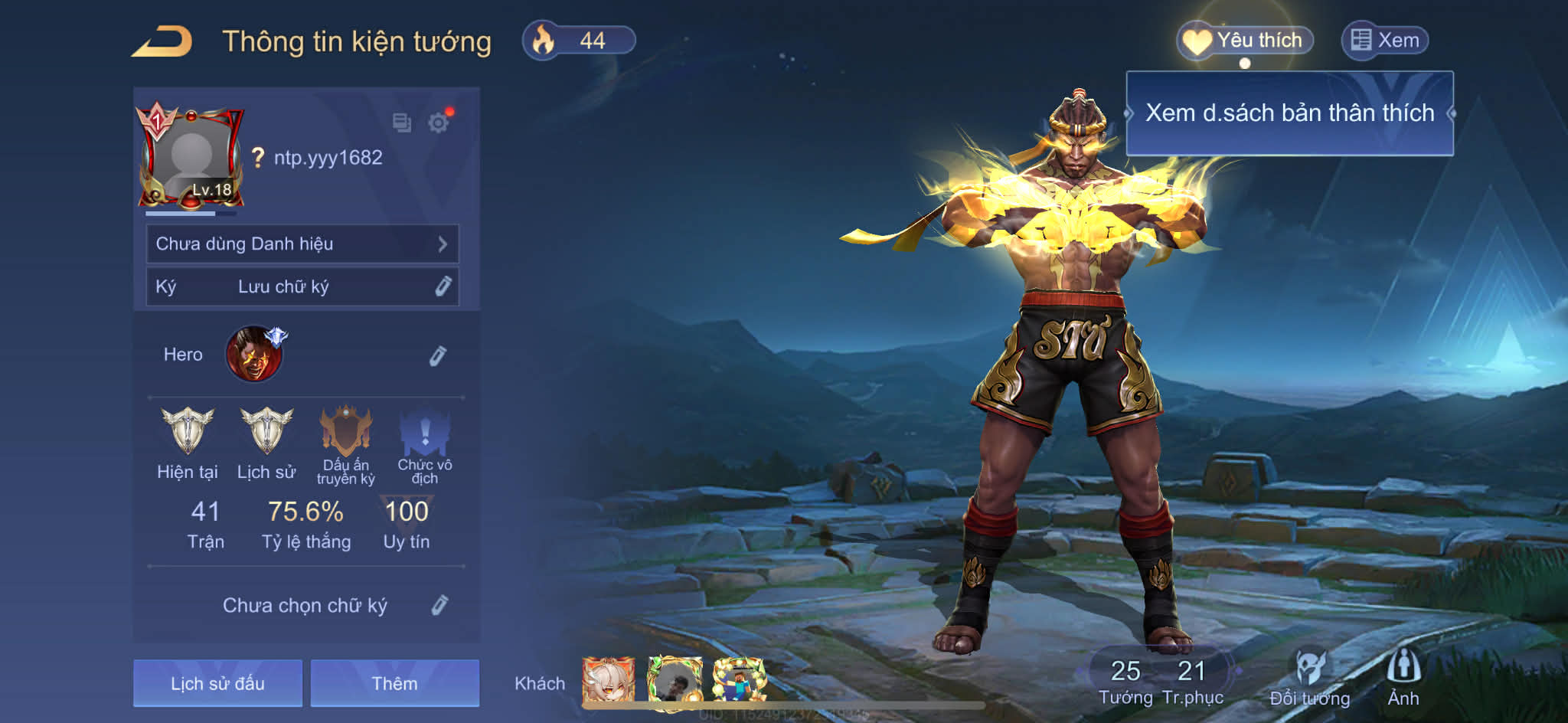Open the profile settings gear icon
This screenshot has height=723, width=1568.
439,123
